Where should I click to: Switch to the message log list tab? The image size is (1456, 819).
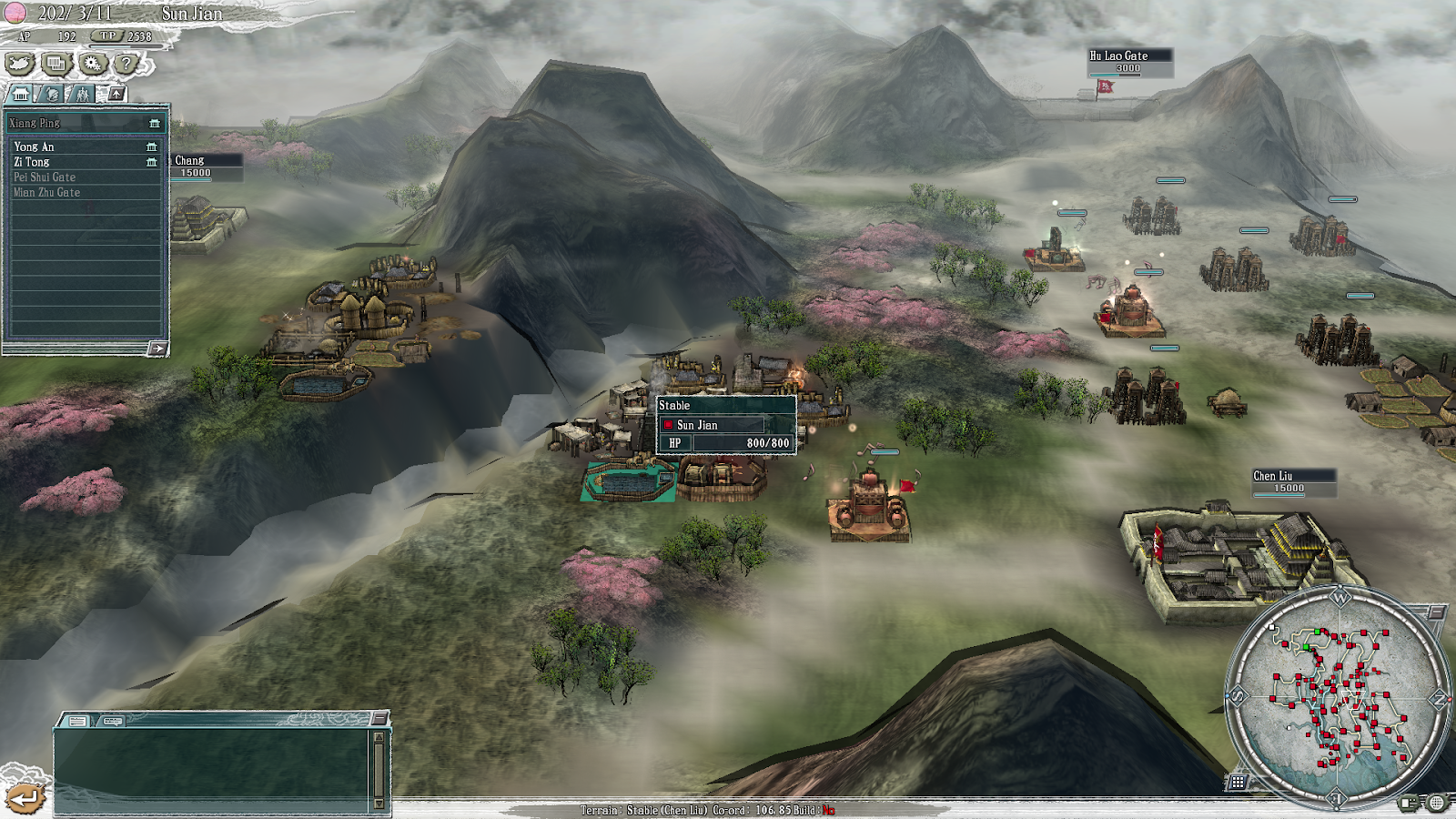click(x=77, y=721)
